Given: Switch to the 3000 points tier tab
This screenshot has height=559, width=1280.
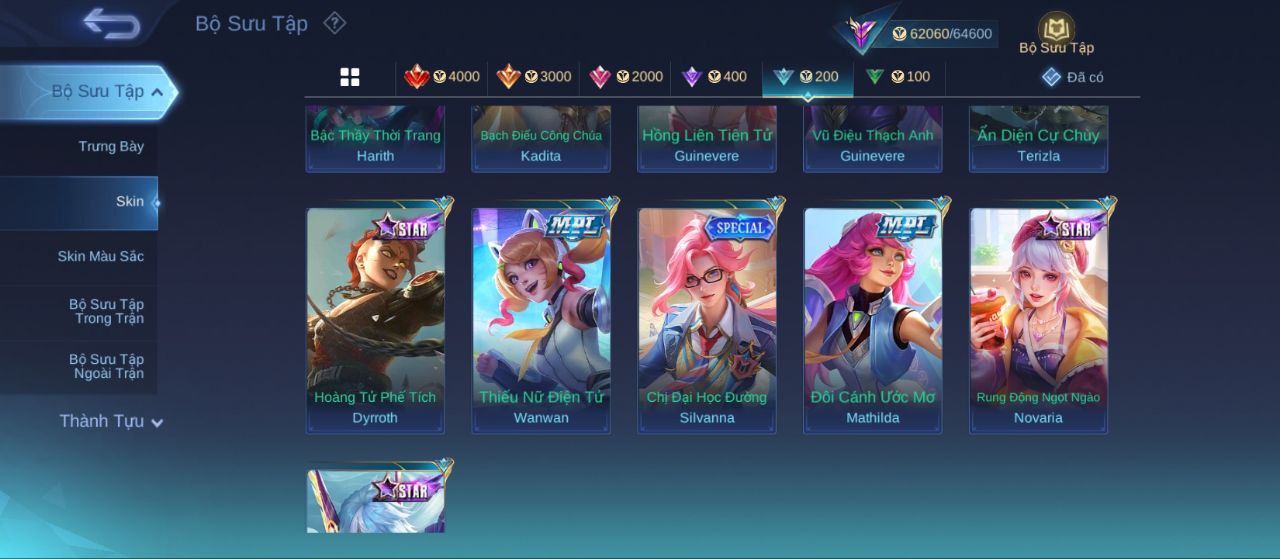Looking at the screenshot, I should coord(534,77).
